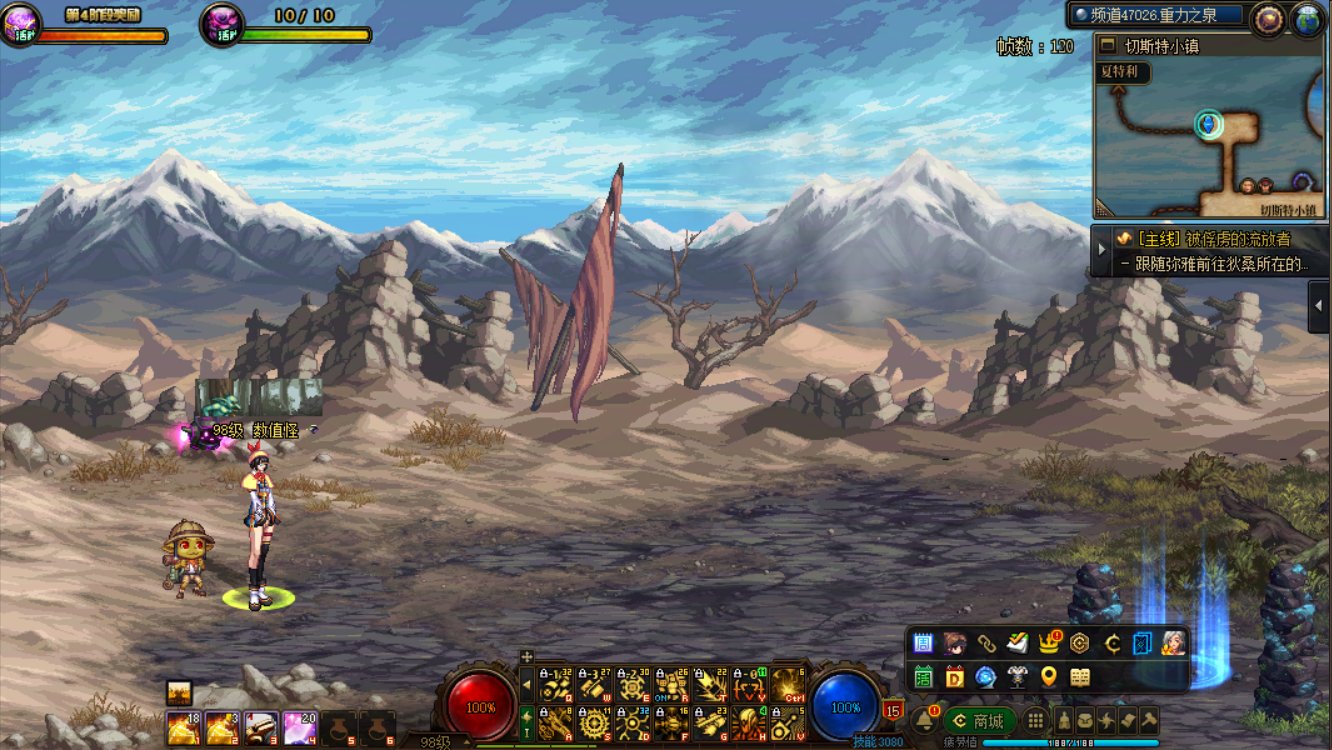Open the 活 green activity calendar
Screen dimensions: 1332x750
click(x=923, y=677)
